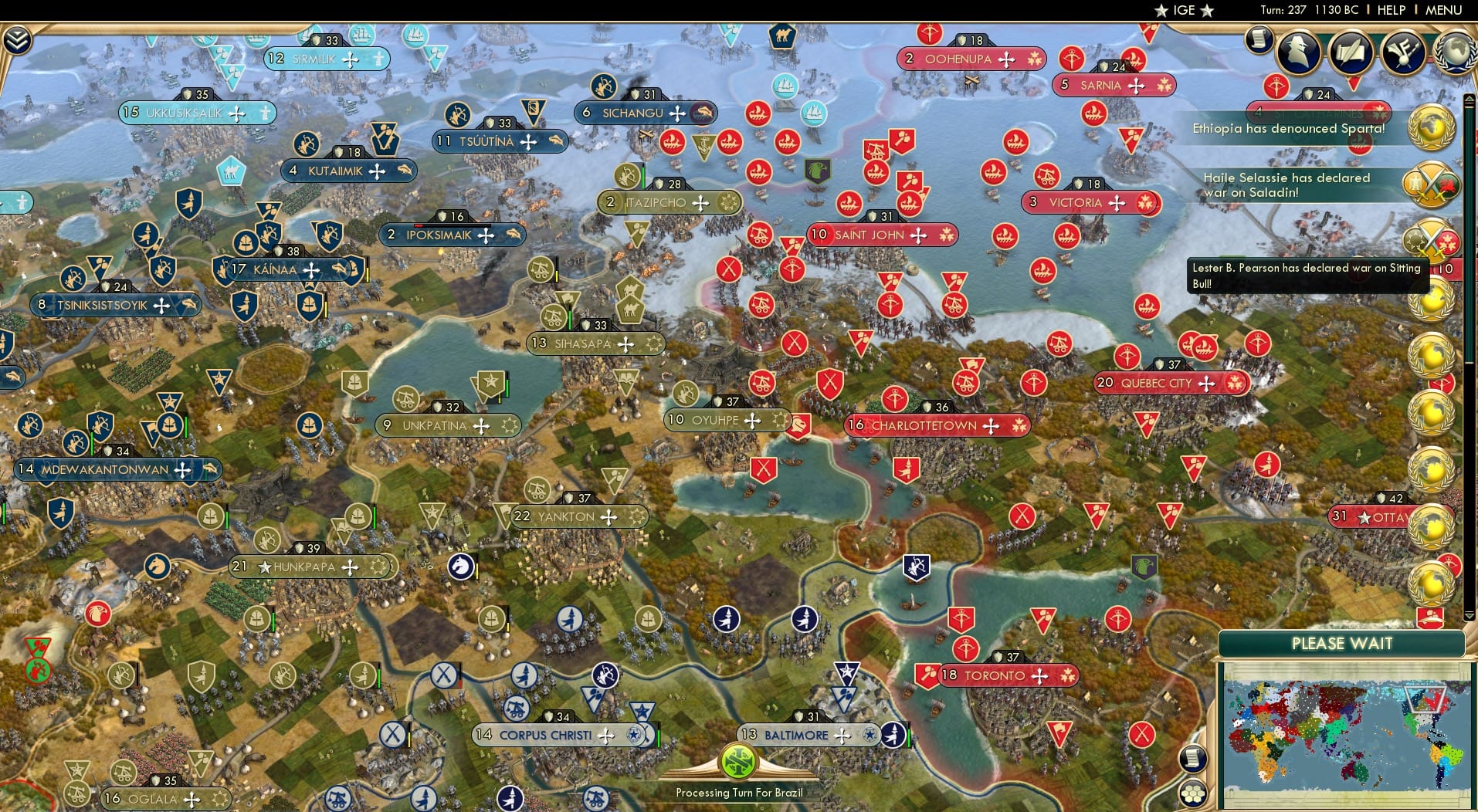Select the Saint John city banner
This screenshot has height=812, width=1478.
[882, 235]
